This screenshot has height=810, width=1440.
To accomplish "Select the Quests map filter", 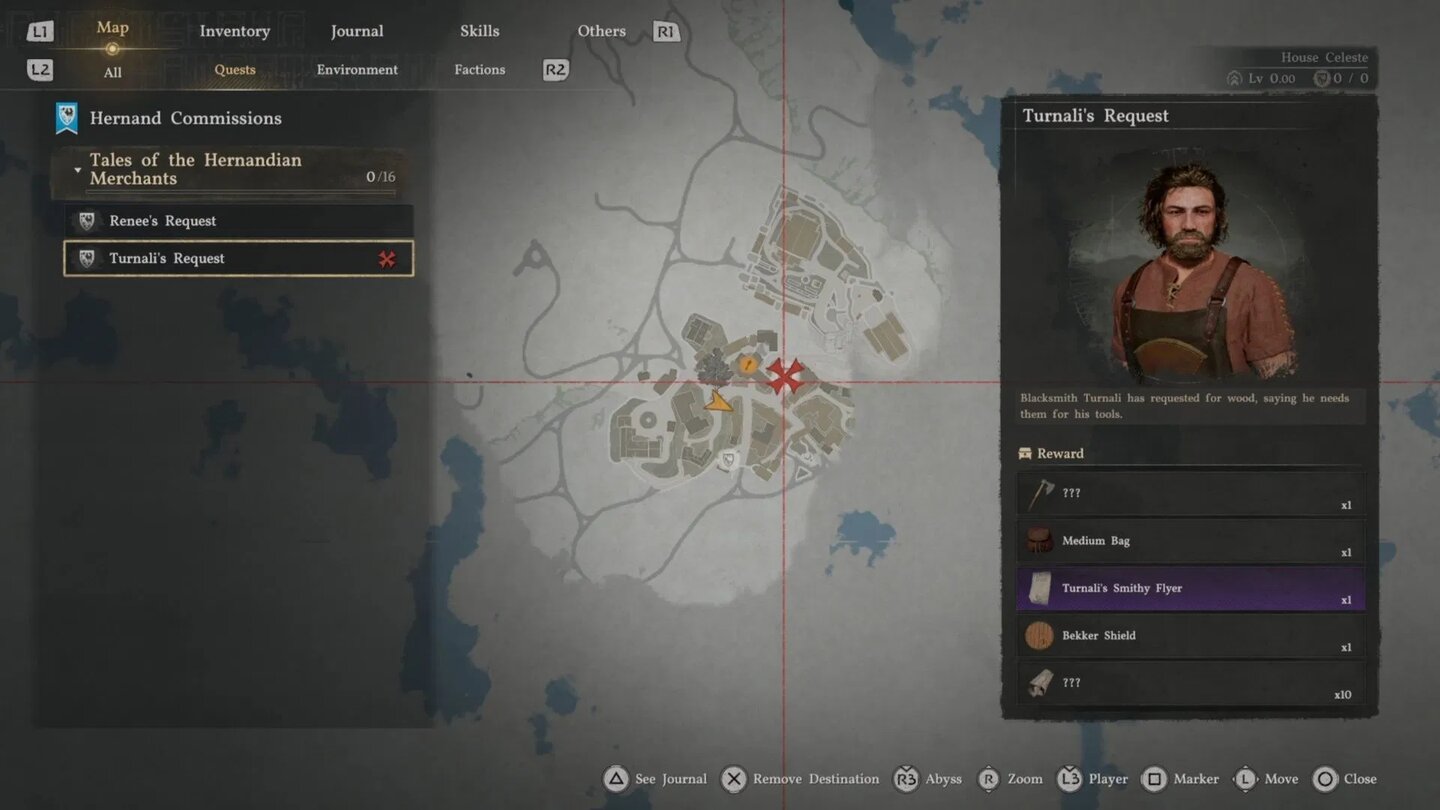I will coord(235,70).
